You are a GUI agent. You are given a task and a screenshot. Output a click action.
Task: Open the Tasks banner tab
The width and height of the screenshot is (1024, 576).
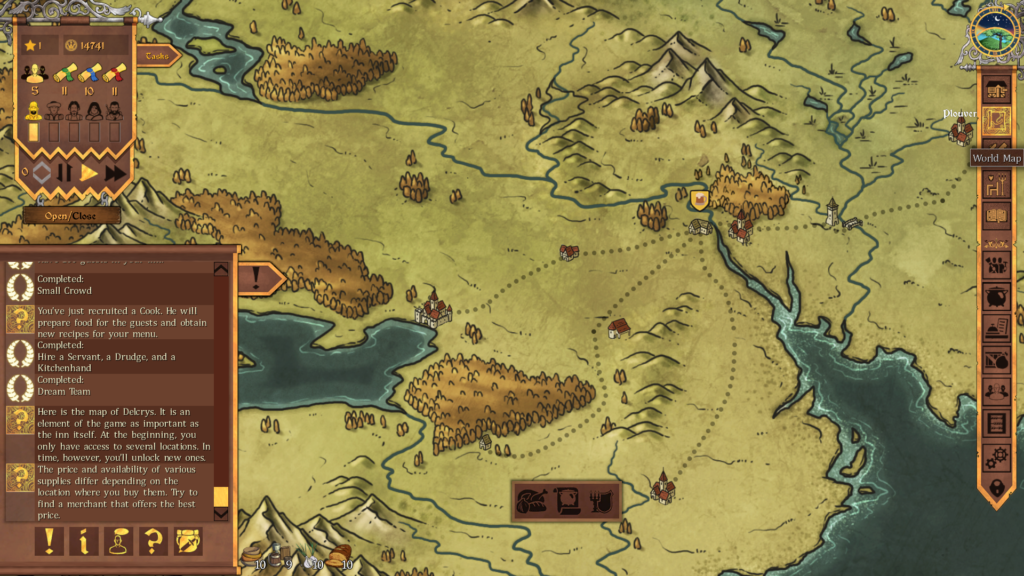click(x=159, y=56)
